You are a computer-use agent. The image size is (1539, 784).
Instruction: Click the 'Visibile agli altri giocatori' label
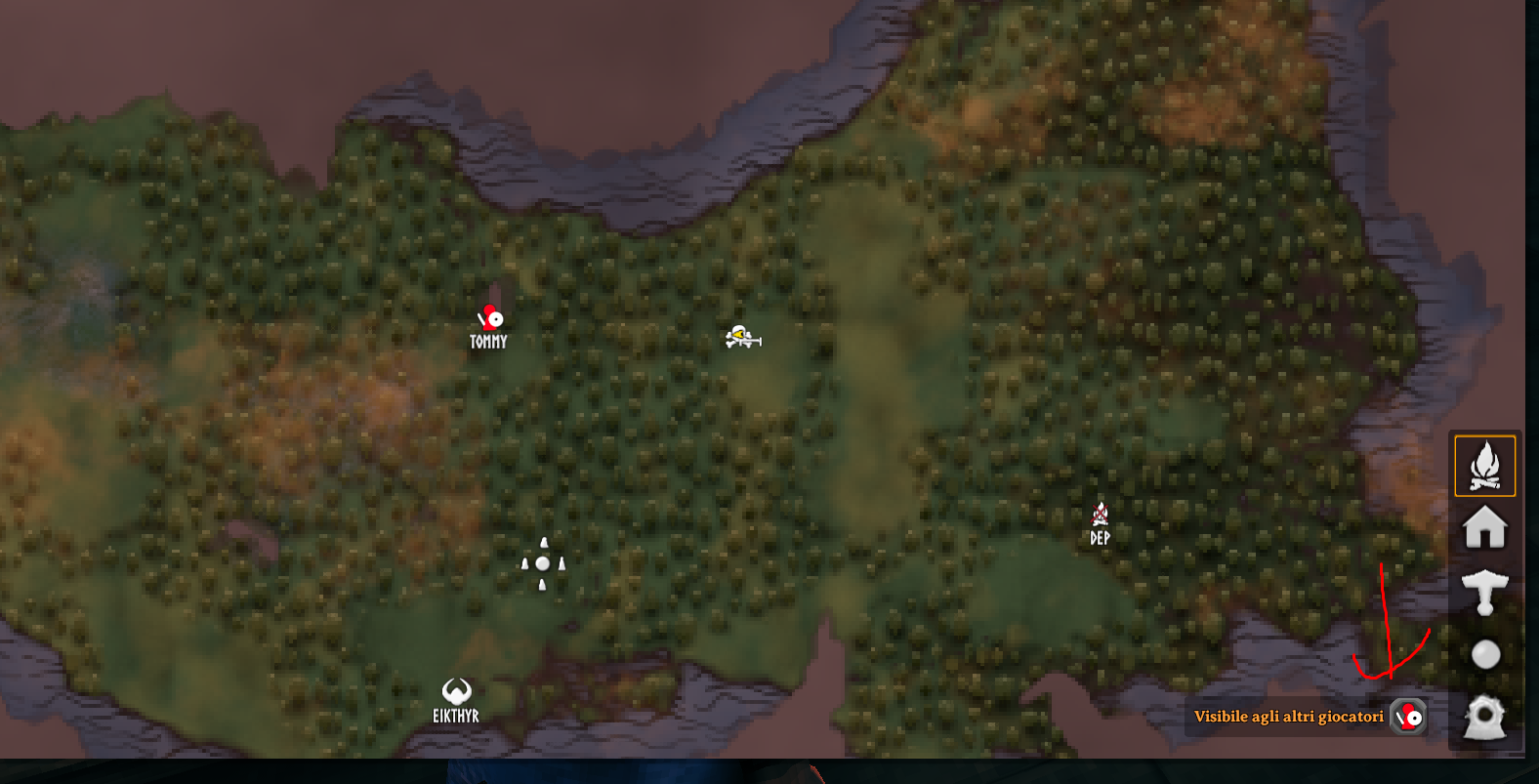click(1287, 716)
